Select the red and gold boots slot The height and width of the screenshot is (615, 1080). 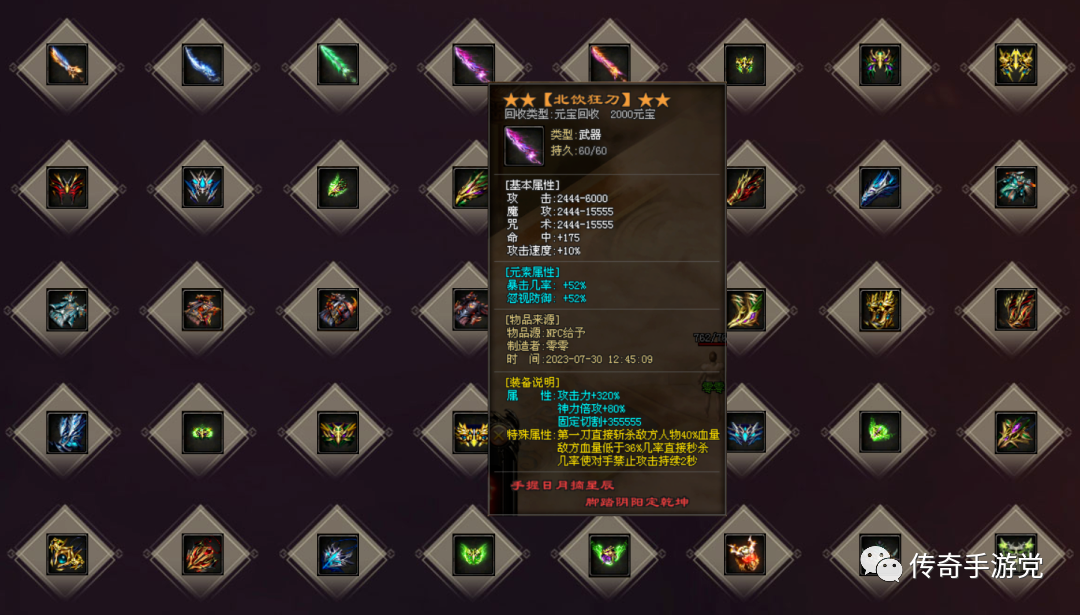pos(1016,309)
